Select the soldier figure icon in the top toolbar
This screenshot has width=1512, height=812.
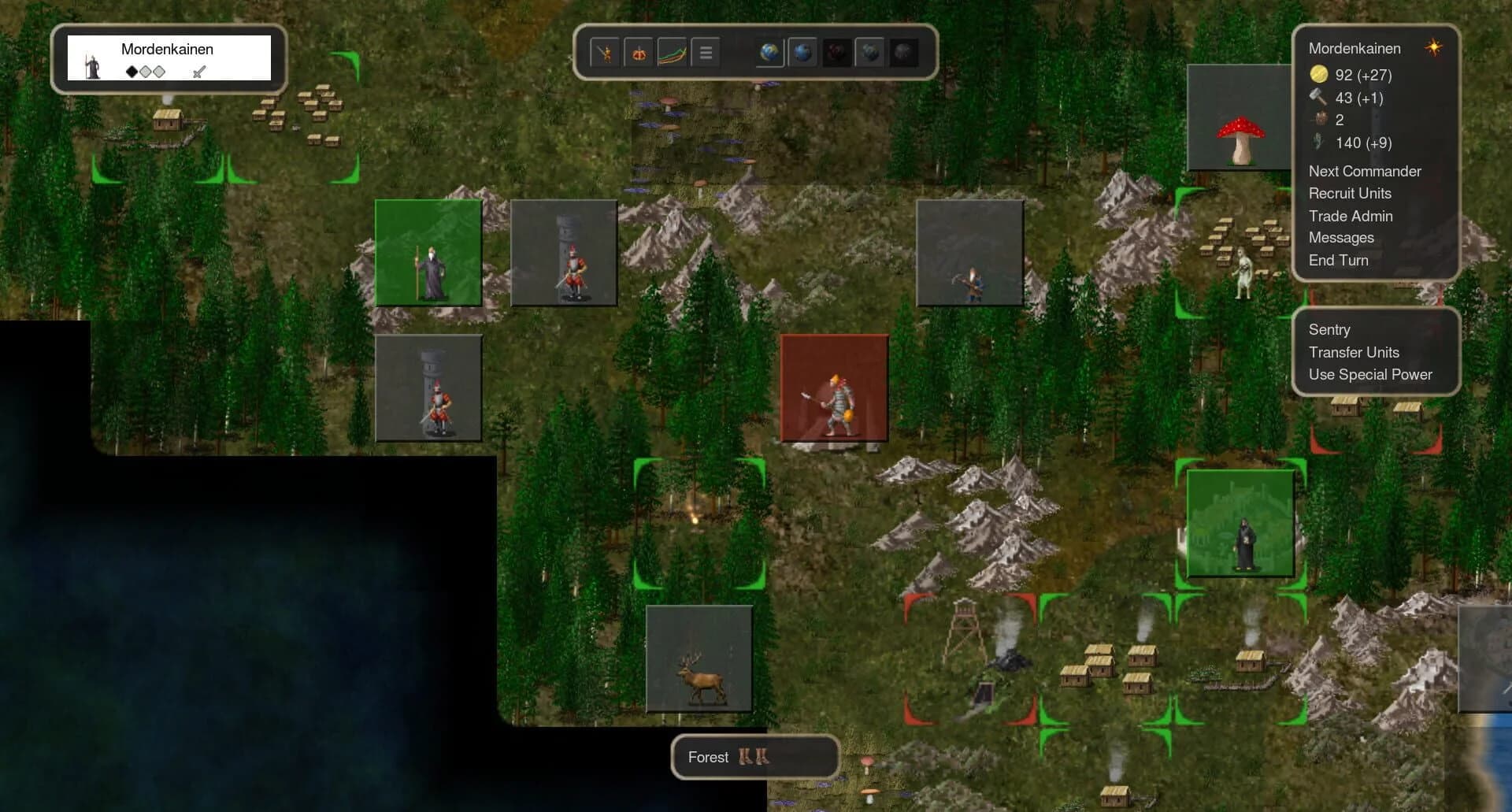coord(605,52)
